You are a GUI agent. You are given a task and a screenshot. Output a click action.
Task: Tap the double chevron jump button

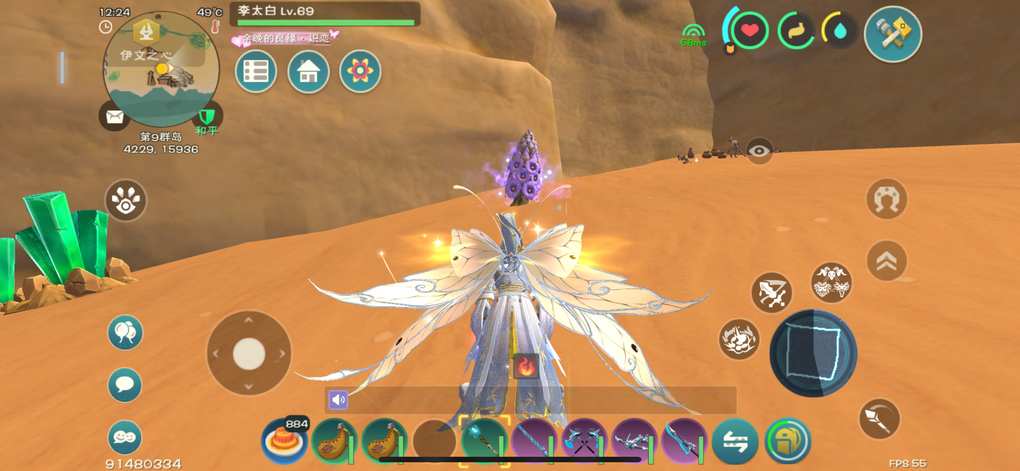(886, 261)
